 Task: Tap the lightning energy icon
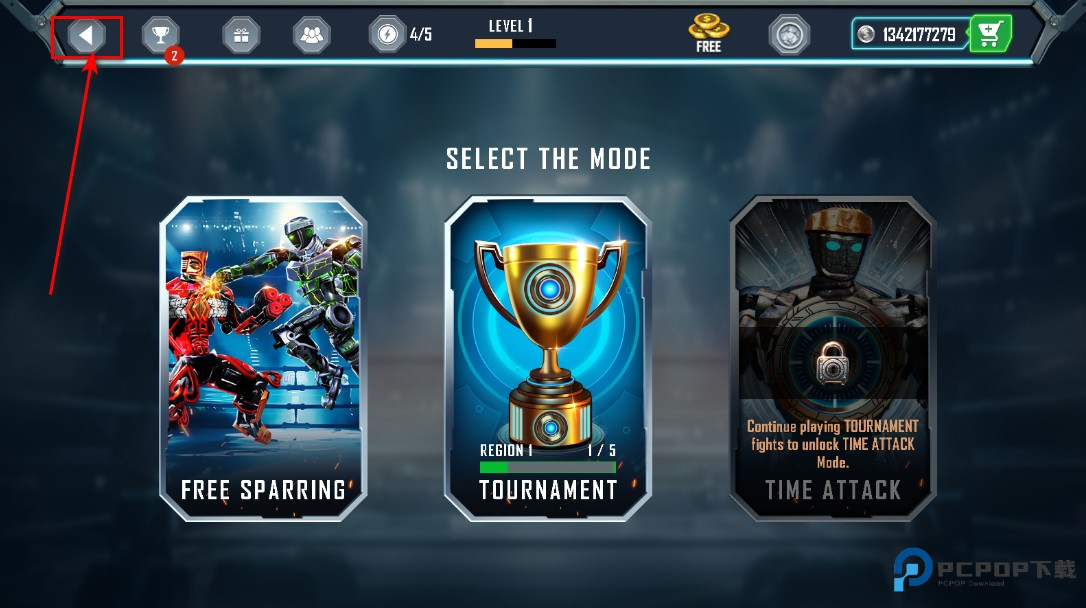pyautogui.click(x=387, y=35)
